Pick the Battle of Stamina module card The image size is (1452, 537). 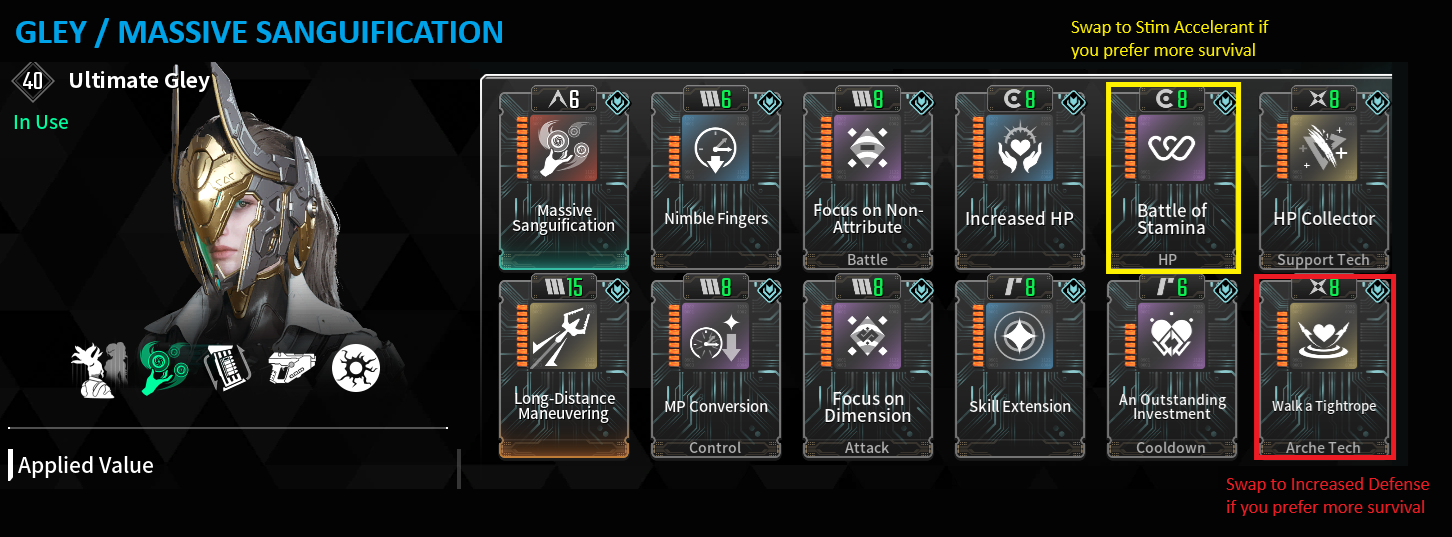tap(1171, 178)
